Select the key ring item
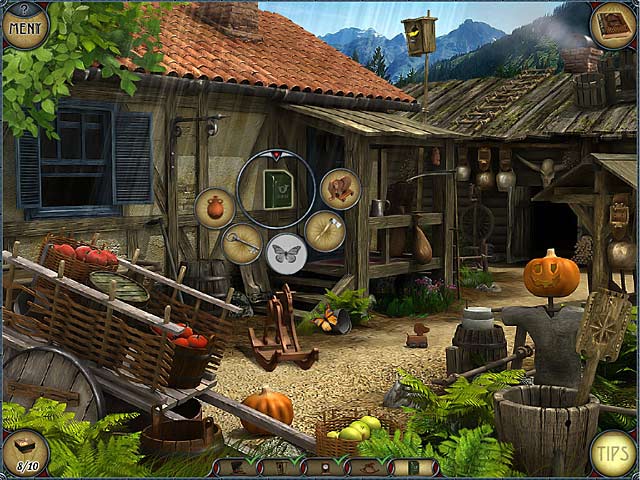 [x=242, y=243]
